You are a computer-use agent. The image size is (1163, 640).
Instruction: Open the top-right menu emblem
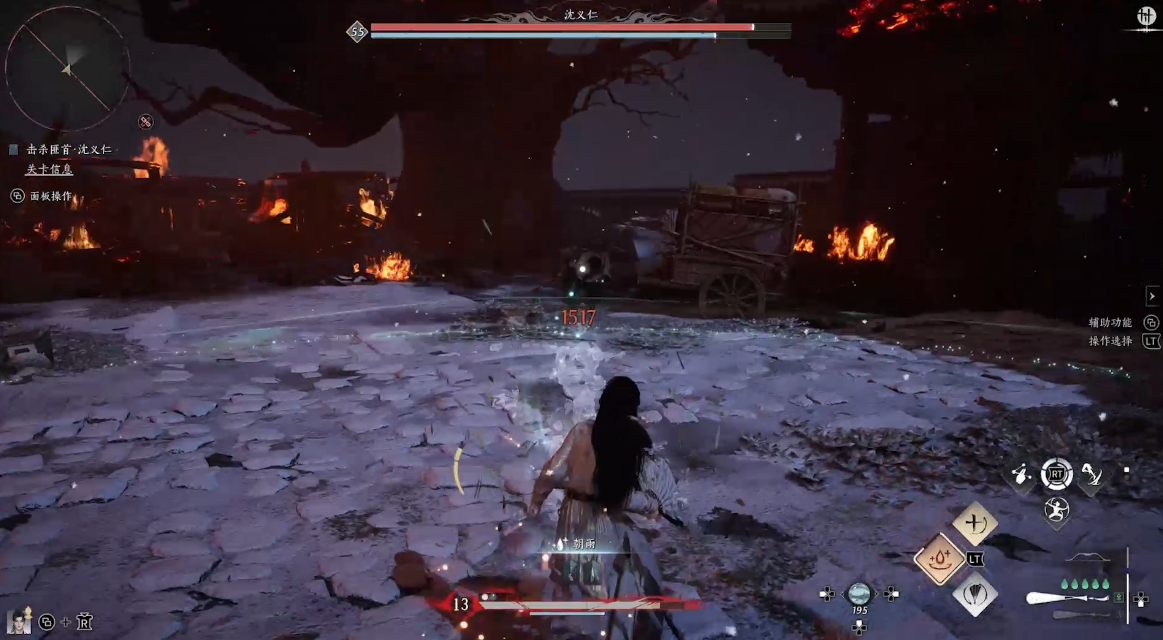(x=1146, y=17)
